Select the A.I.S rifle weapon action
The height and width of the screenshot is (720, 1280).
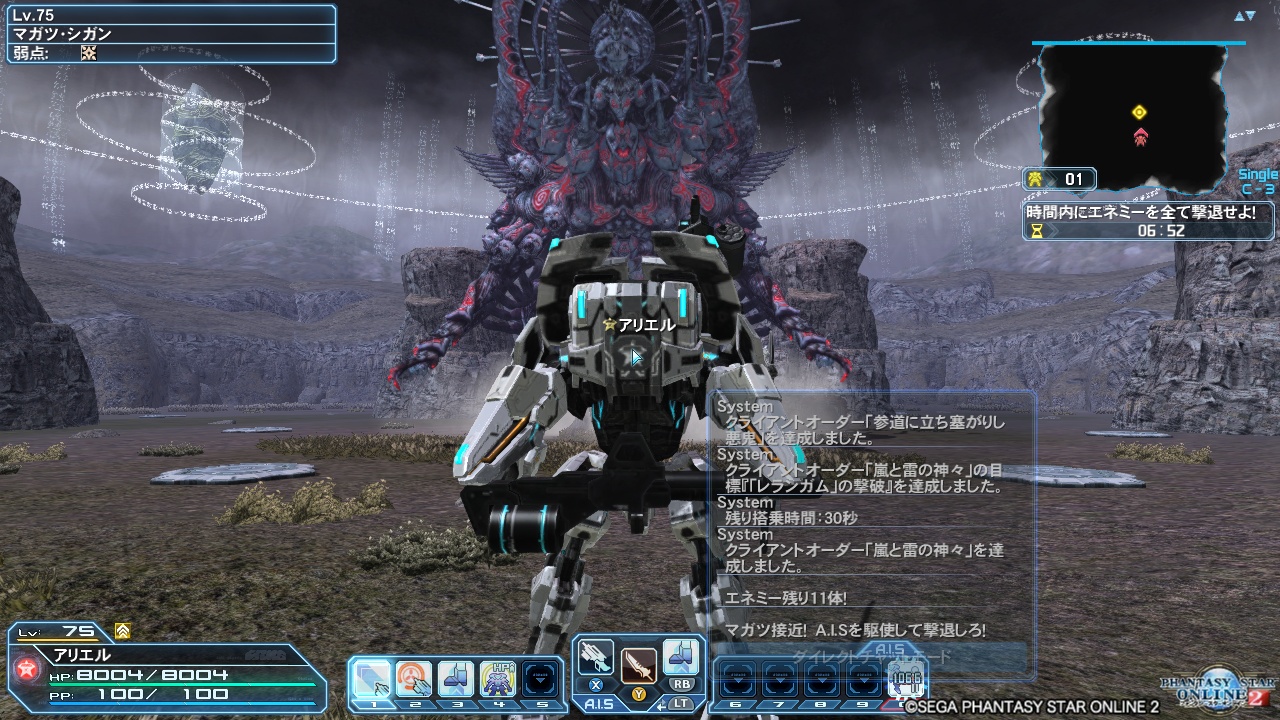595,658
